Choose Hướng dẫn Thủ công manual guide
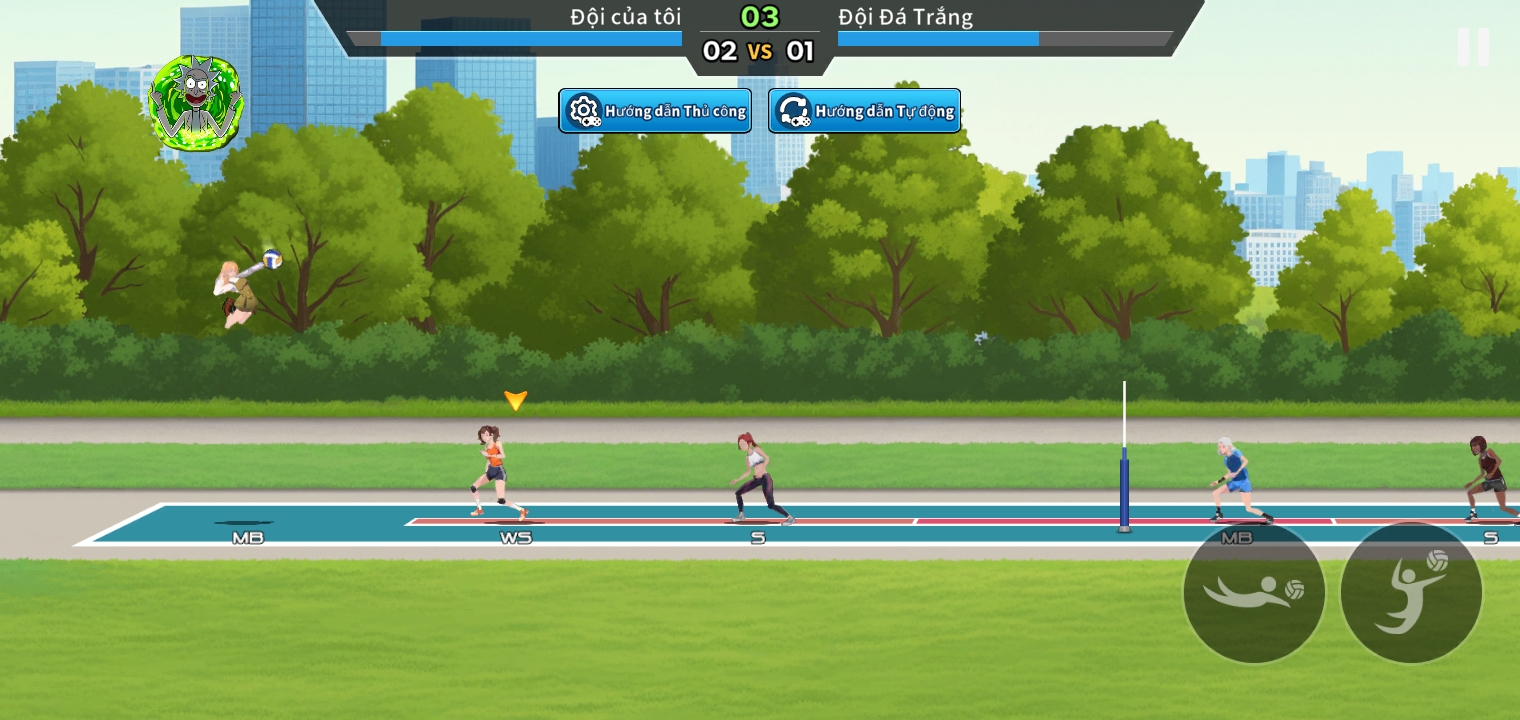The width and height of the screenshot is (1520, 720). (655, 111)
